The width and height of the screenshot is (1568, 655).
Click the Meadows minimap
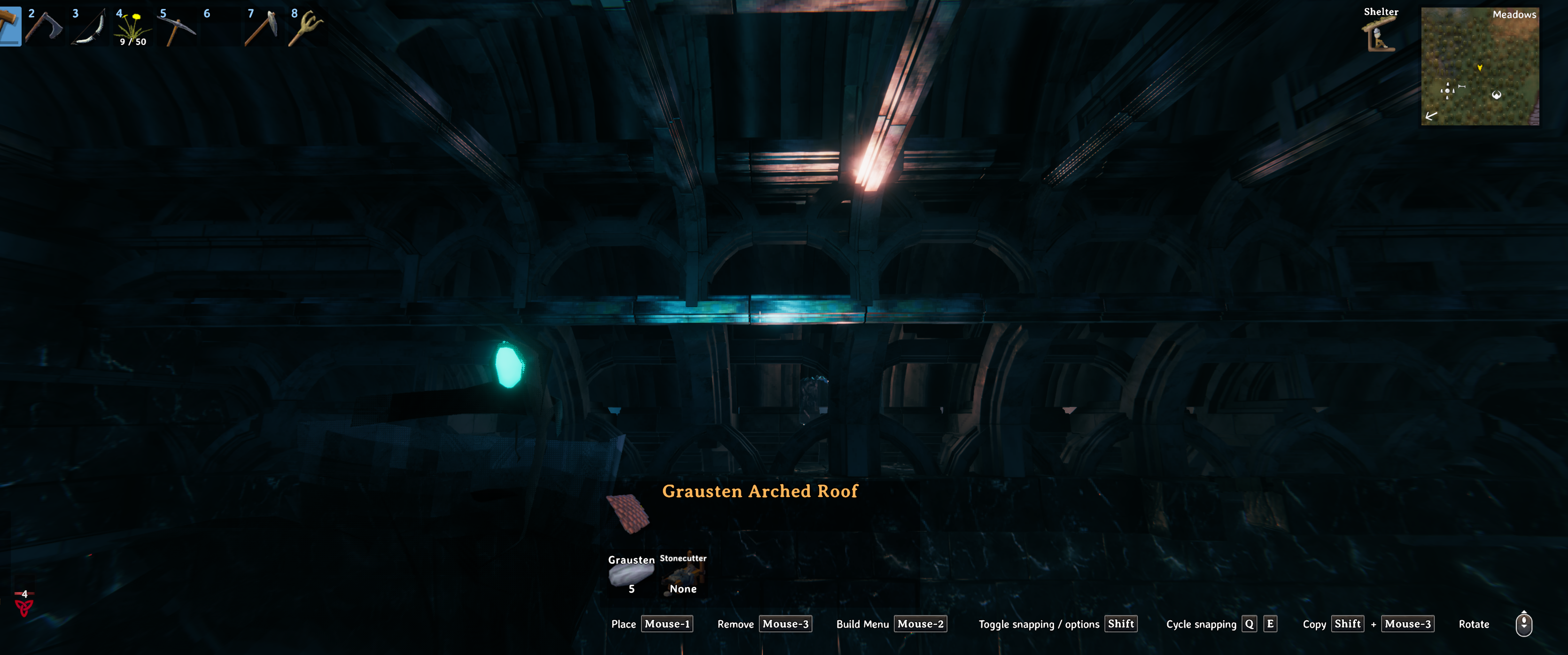pyautogui.click(x=1480, y=66)
